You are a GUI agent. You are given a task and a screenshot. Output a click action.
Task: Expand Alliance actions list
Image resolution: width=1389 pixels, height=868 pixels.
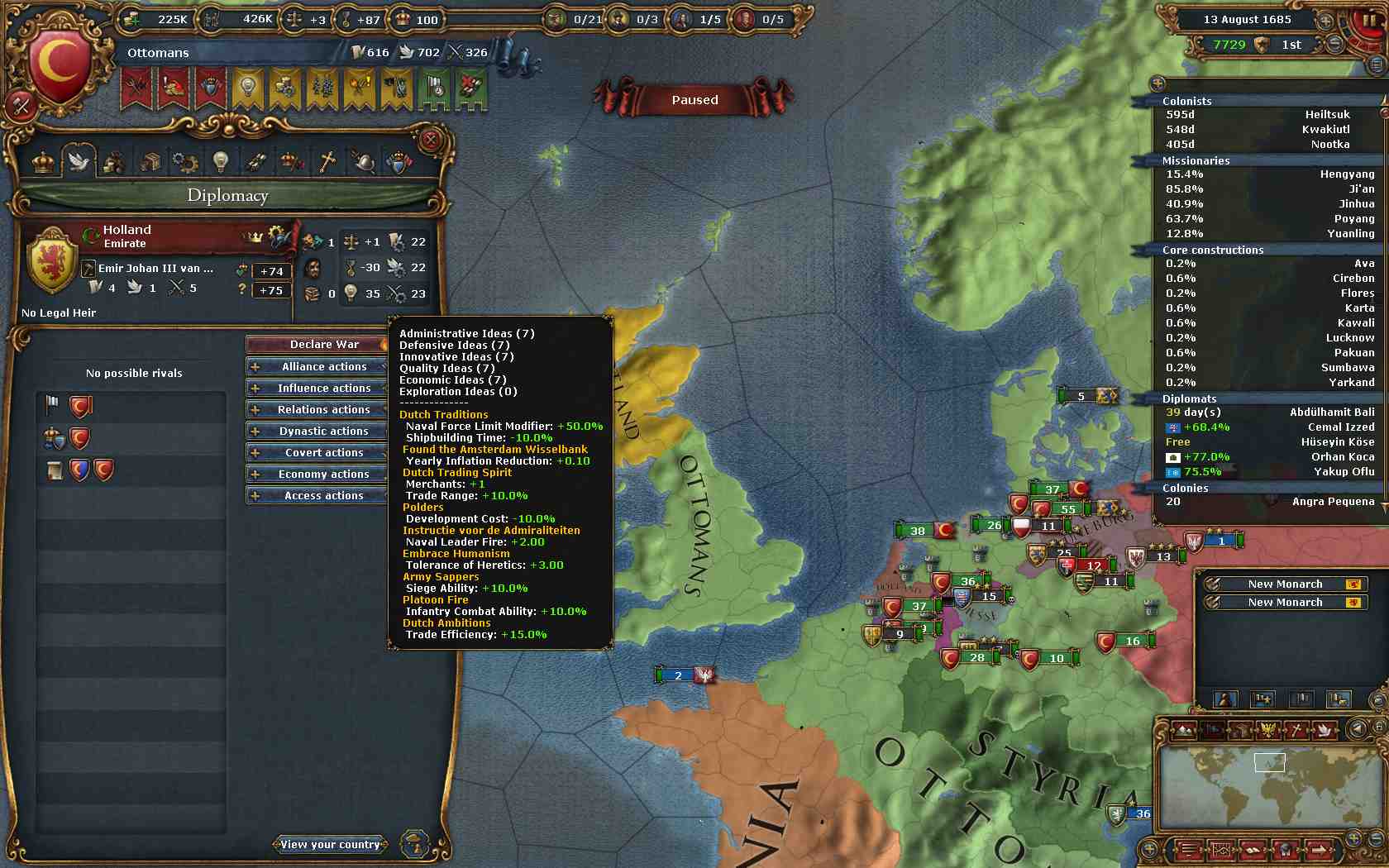click(317, 366)
